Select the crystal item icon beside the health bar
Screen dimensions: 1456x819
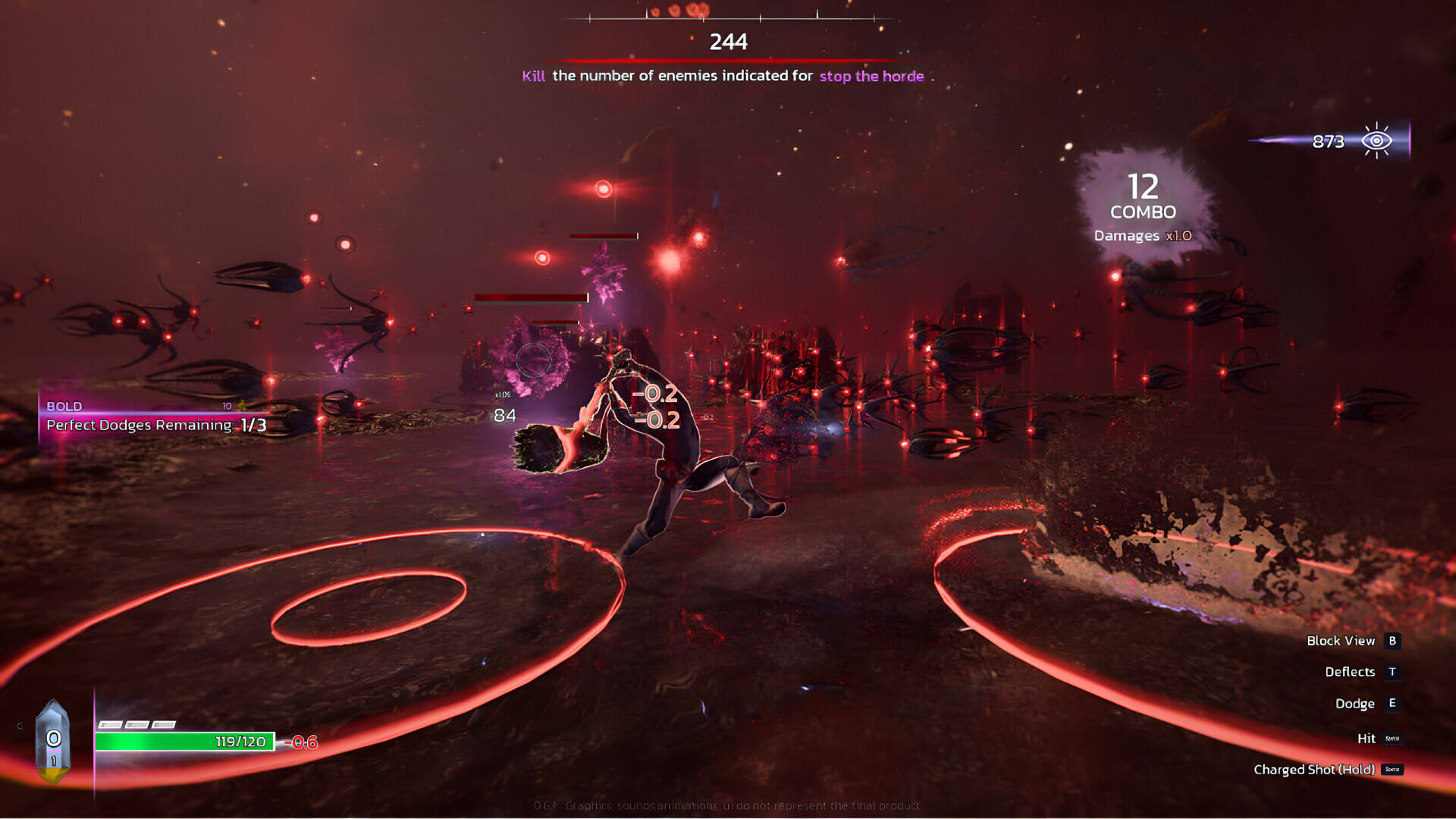pos(53,741)
